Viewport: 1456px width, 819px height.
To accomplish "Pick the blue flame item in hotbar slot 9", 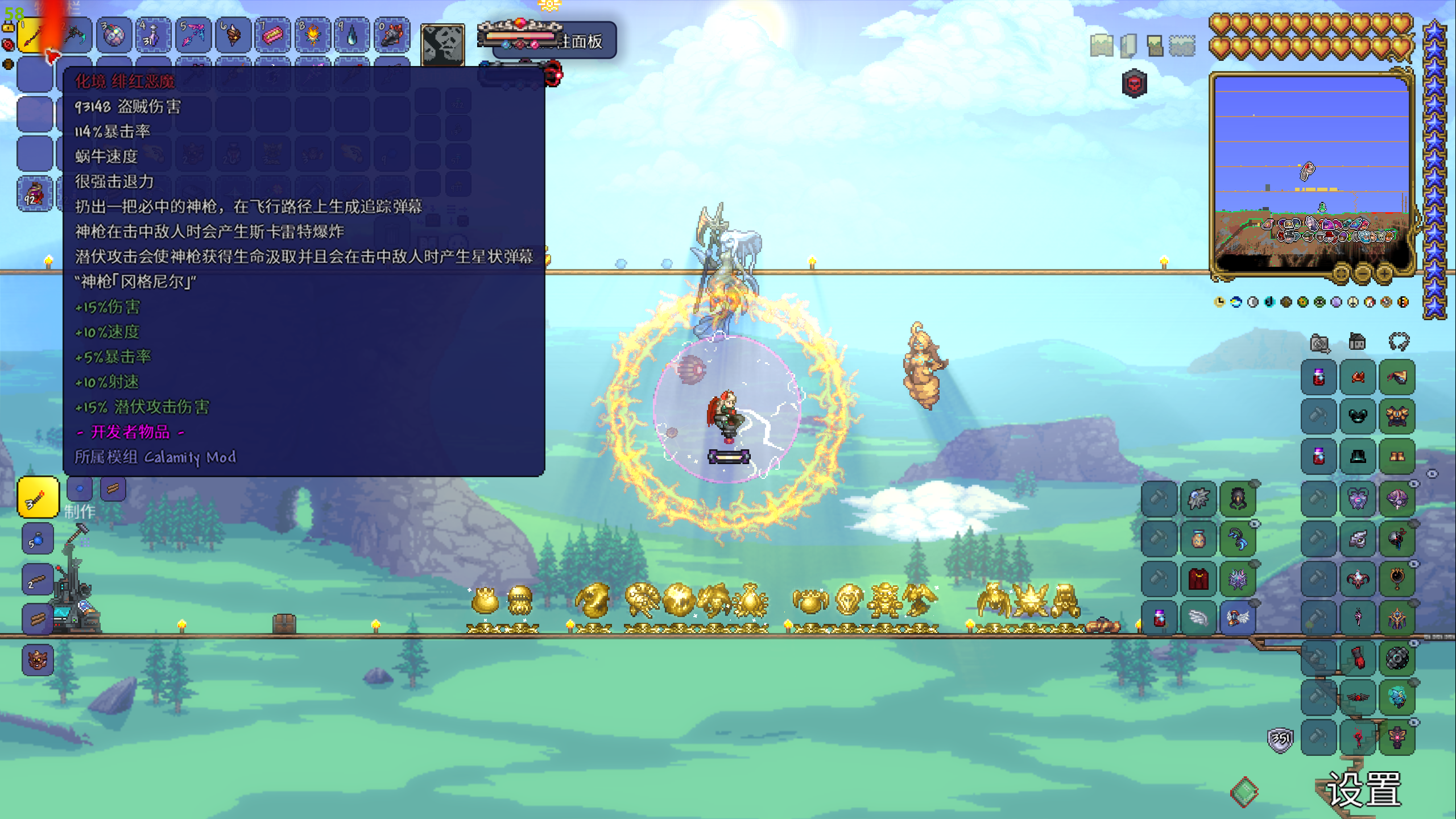I will pyautogui.click(x=351, y=36).
